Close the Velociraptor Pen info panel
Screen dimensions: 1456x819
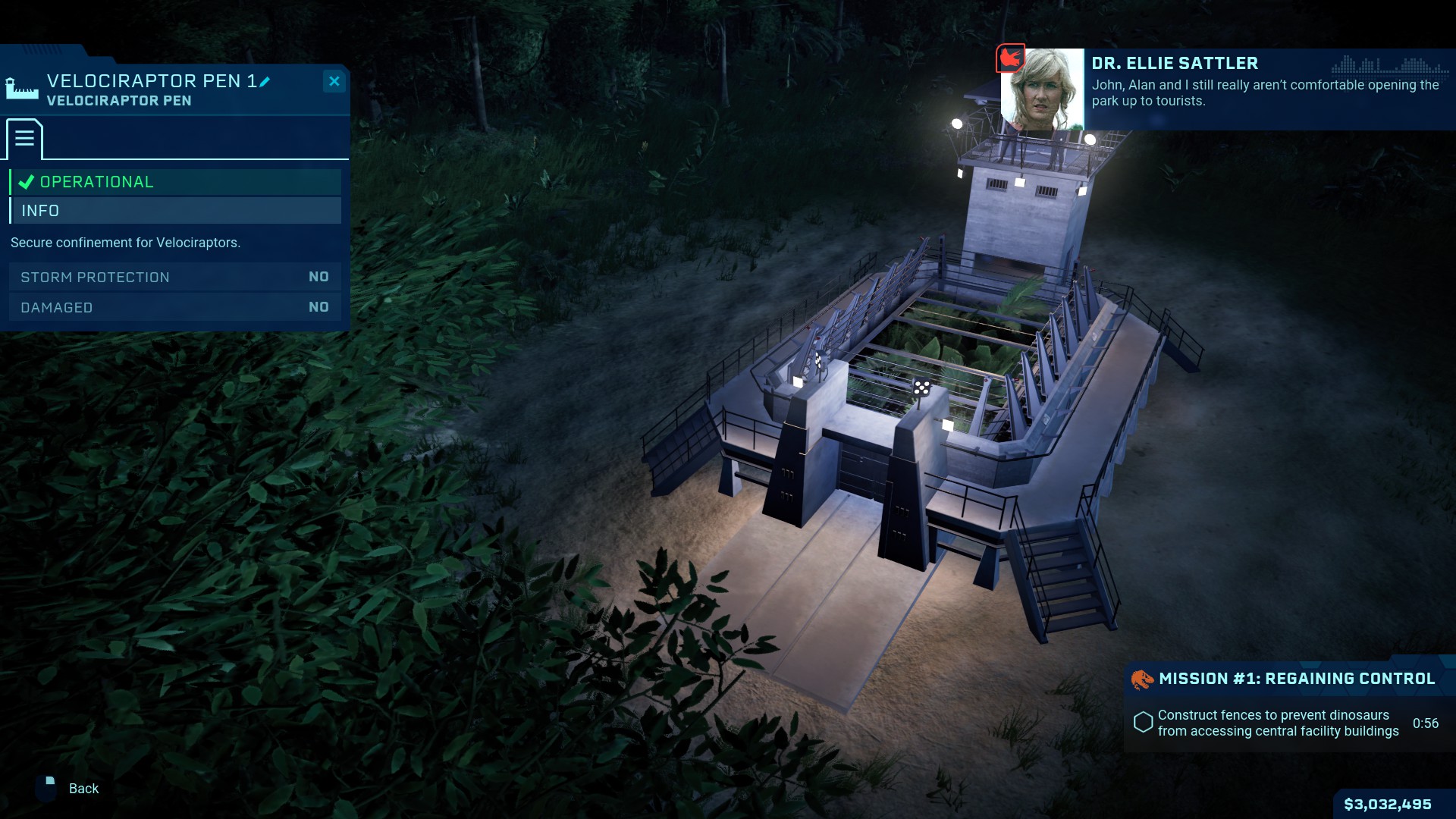click(334, 81)
